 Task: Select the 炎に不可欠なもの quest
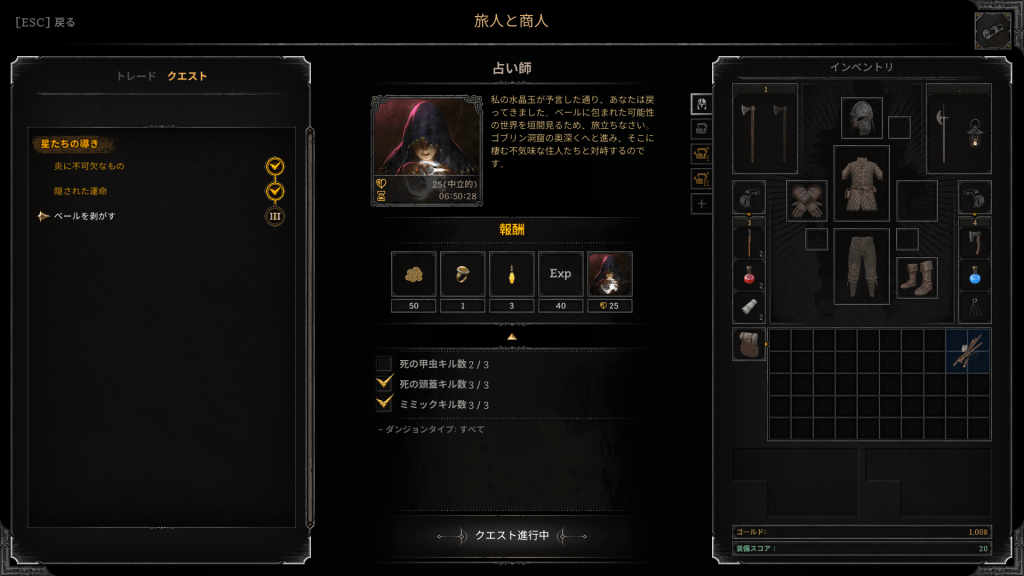click(x=90, y=166)
